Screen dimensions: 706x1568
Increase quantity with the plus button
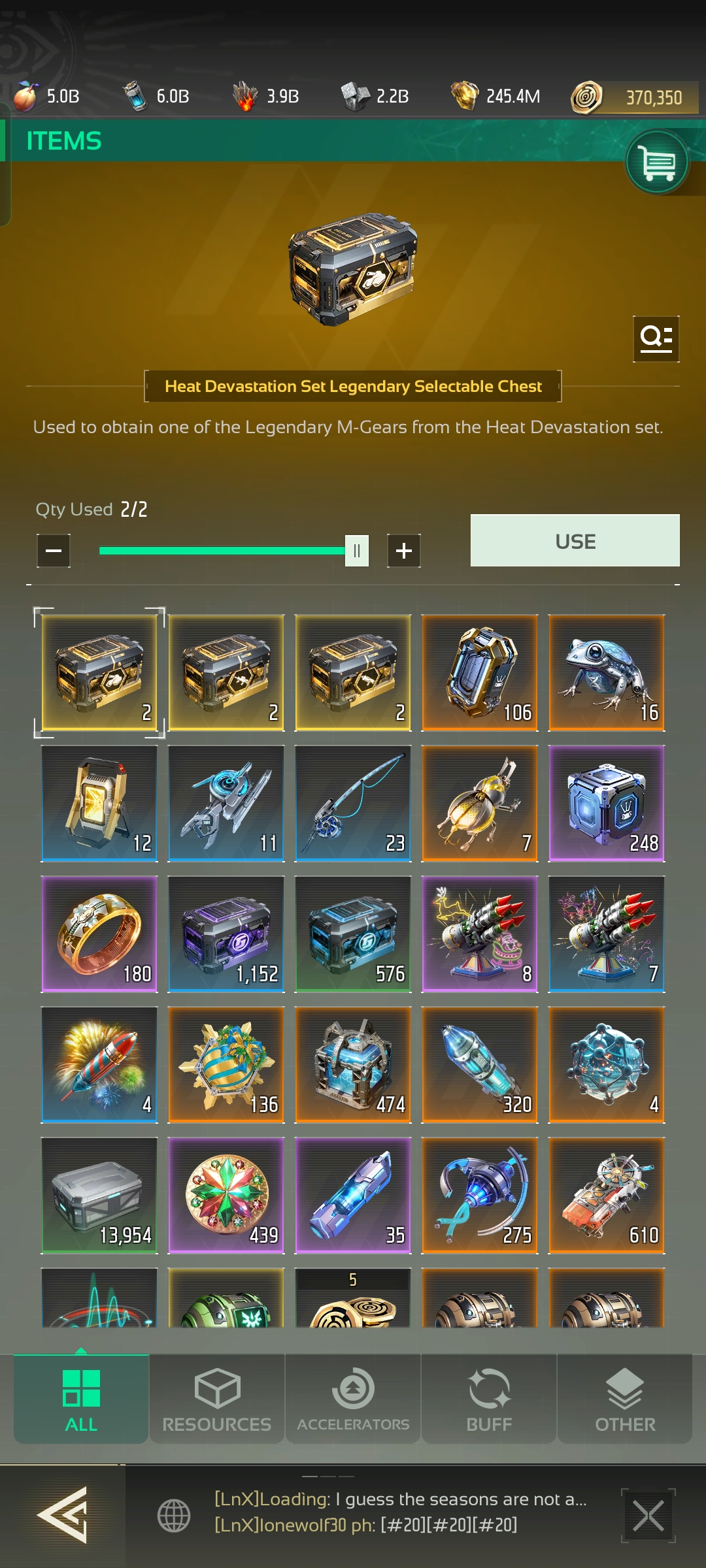404,551
